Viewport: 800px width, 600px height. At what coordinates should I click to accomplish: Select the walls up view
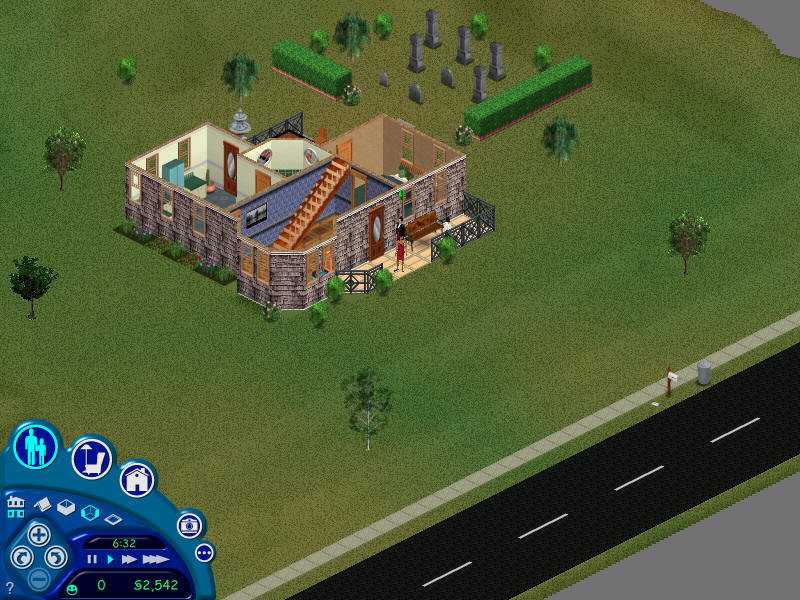66,507
